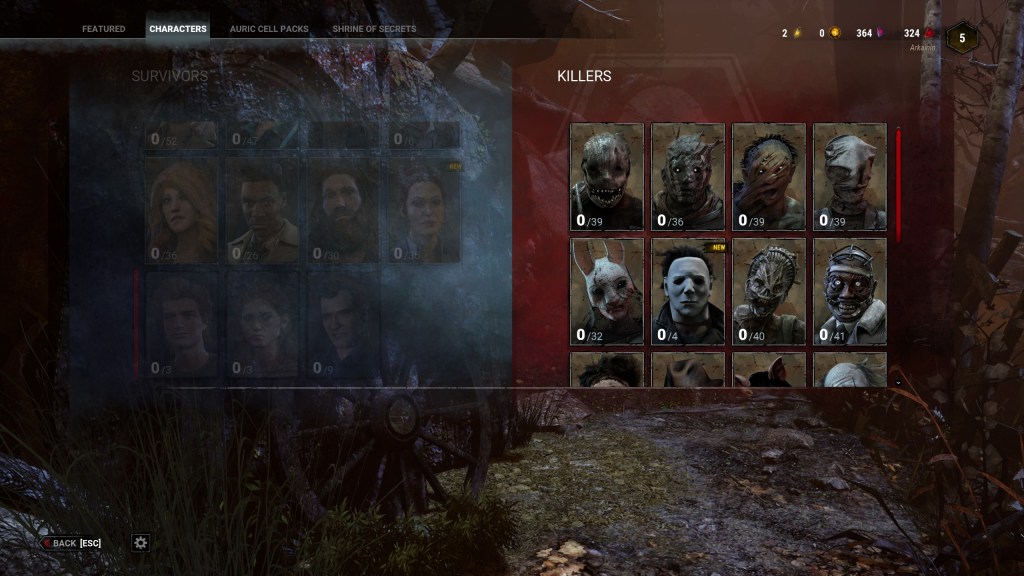Choose the Wraith killer tile

click(688, 177)
